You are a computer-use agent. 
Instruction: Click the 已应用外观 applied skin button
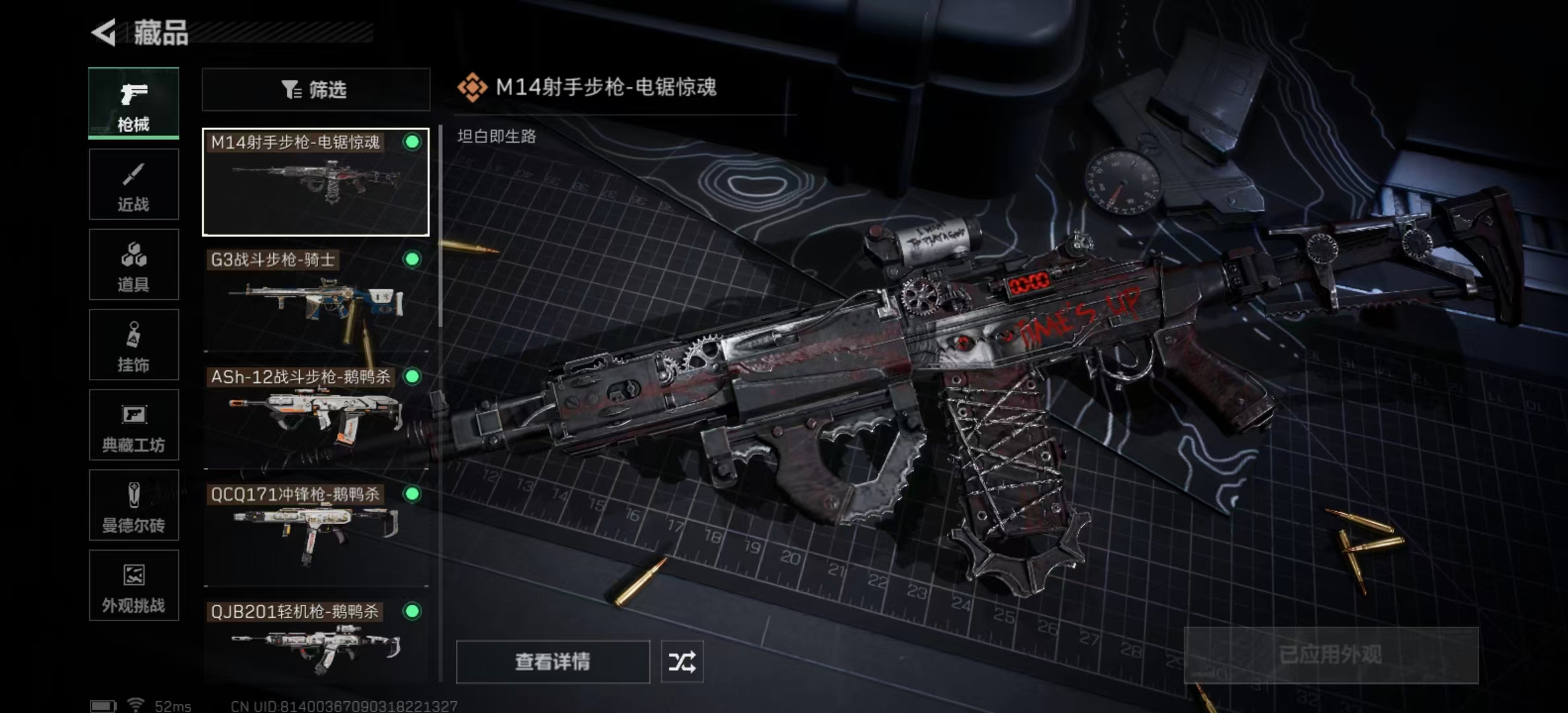click(x=1330, y=655)
